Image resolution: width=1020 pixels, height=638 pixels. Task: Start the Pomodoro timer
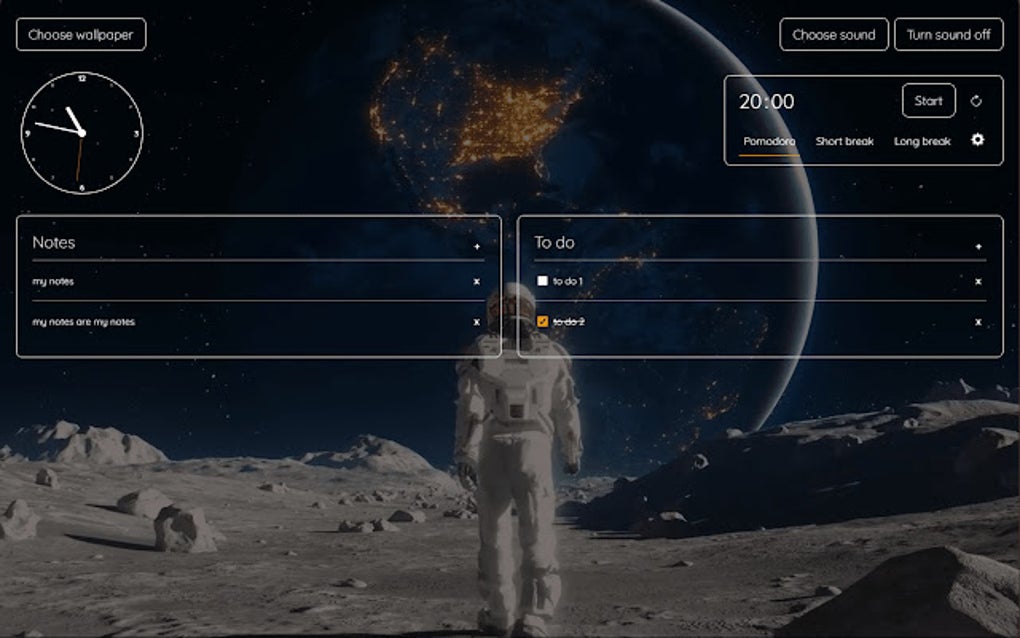[928, 101]
